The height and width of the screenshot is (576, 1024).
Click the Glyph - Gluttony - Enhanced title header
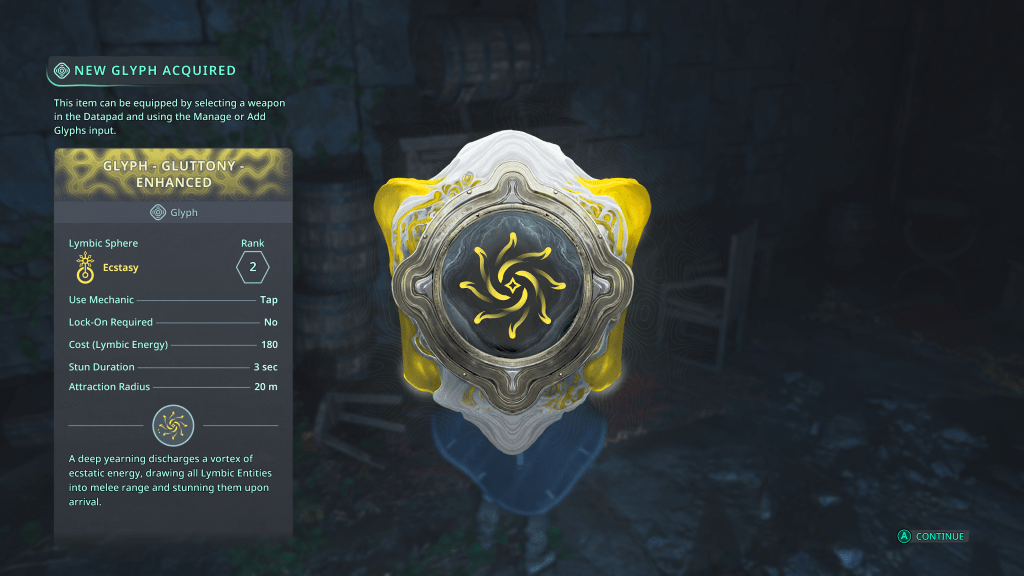pyautogui.click(x=173, y=175)
